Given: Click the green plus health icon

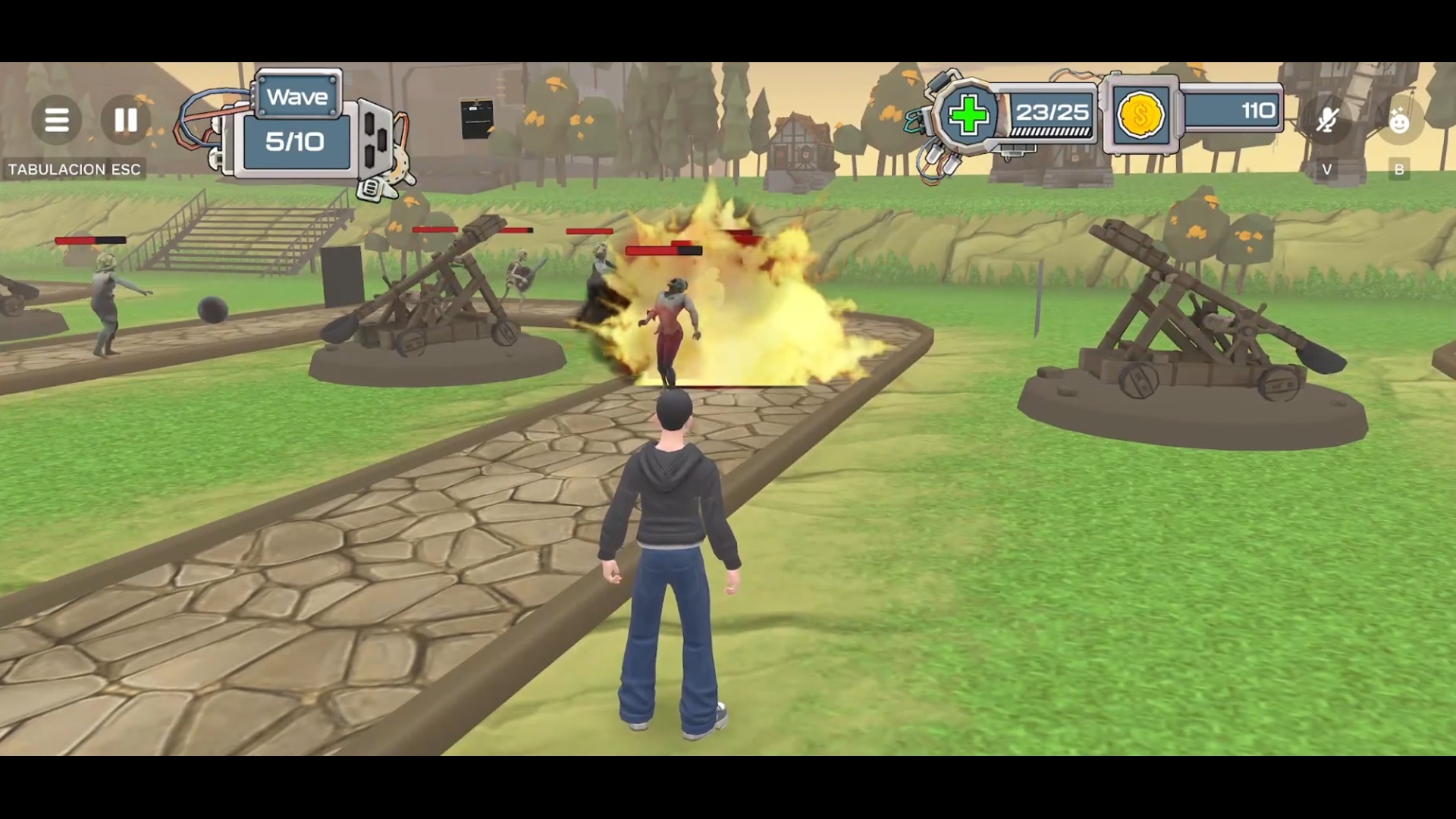Looking at the screenshot, I should (968, 115).
